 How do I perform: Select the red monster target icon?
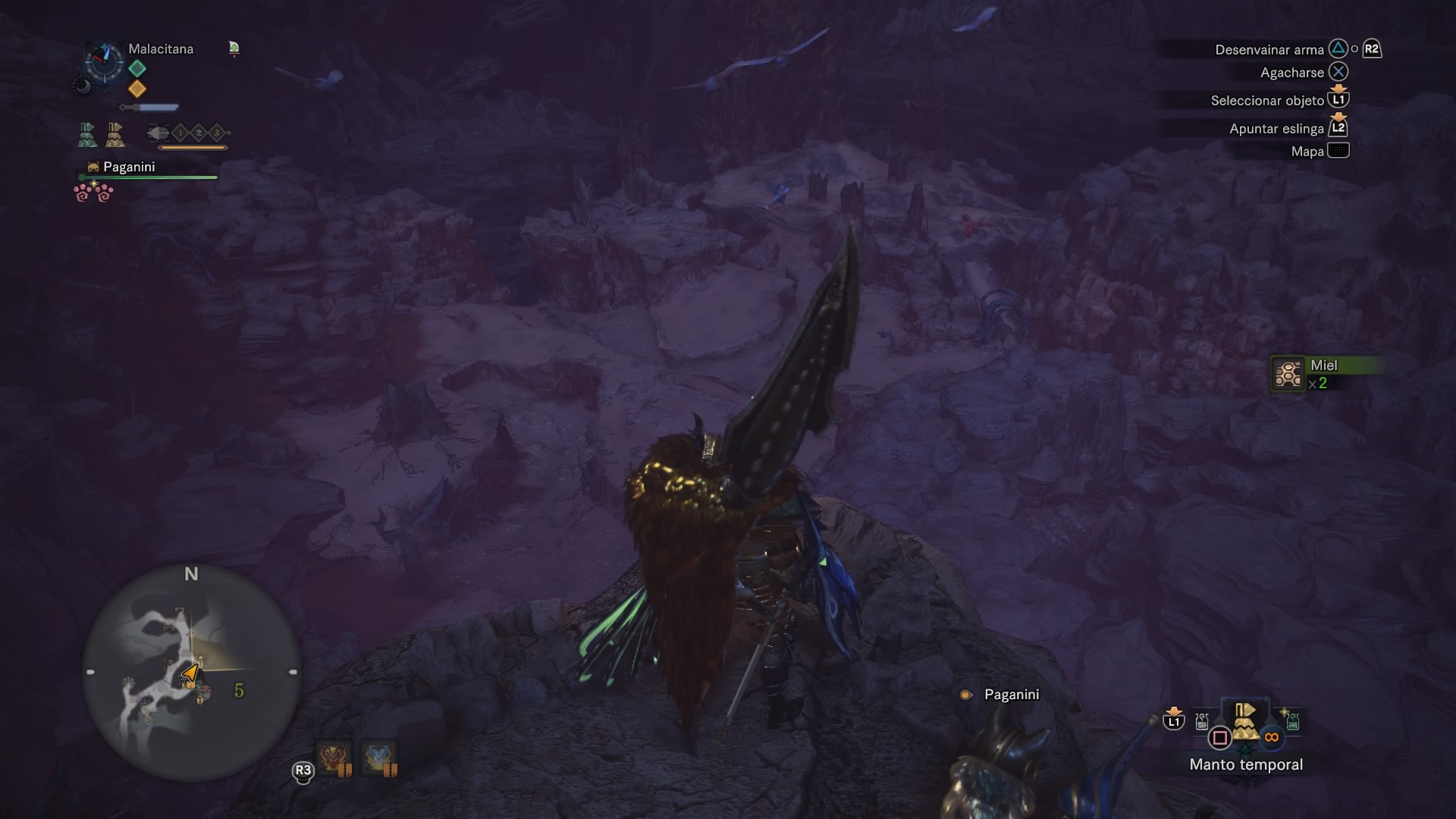tap(334, 758)
